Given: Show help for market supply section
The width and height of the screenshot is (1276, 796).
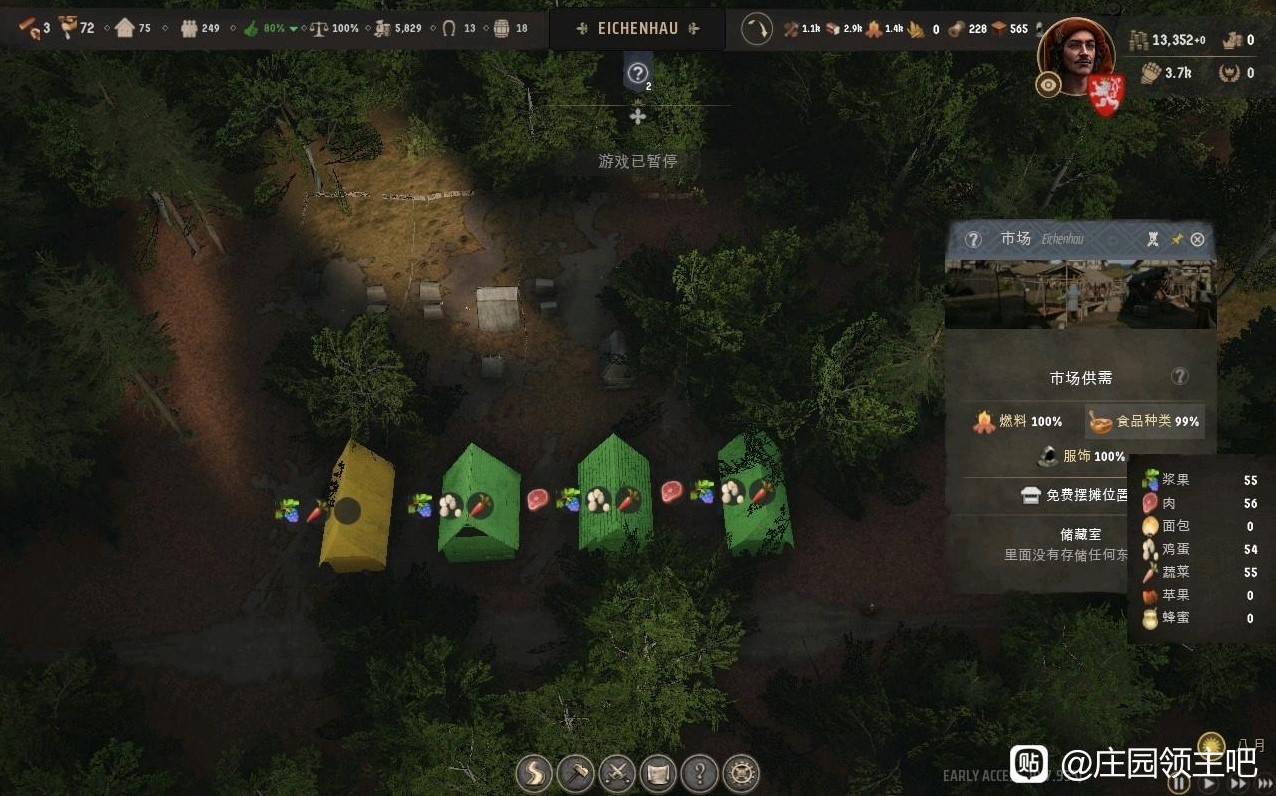Looking at the screenshot, I should 1180,376.
